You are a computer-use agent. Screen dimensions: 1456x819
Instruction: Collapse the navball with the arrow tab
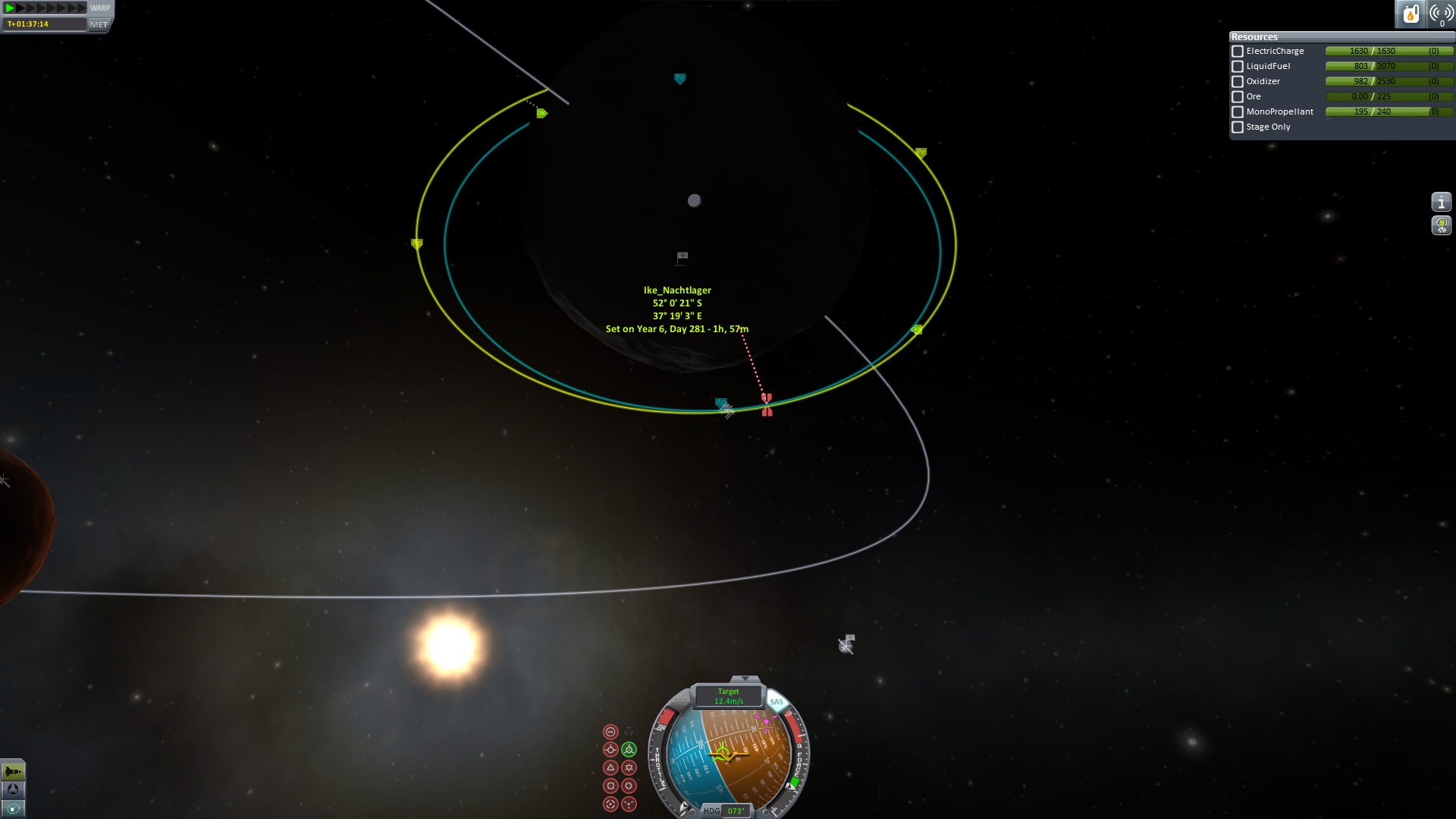pos(745,679)
